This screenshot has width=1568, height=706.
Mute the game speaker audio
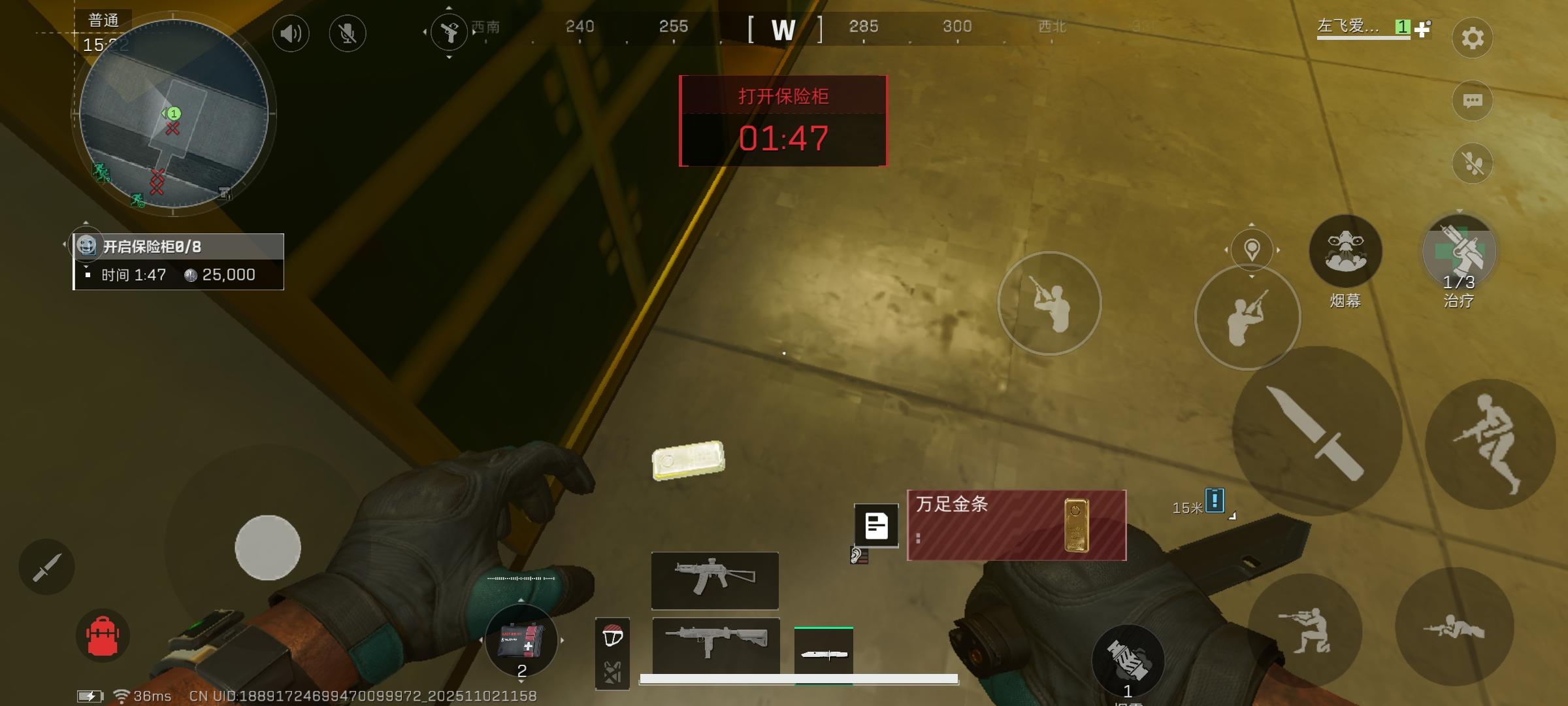[x=291, y=33]
